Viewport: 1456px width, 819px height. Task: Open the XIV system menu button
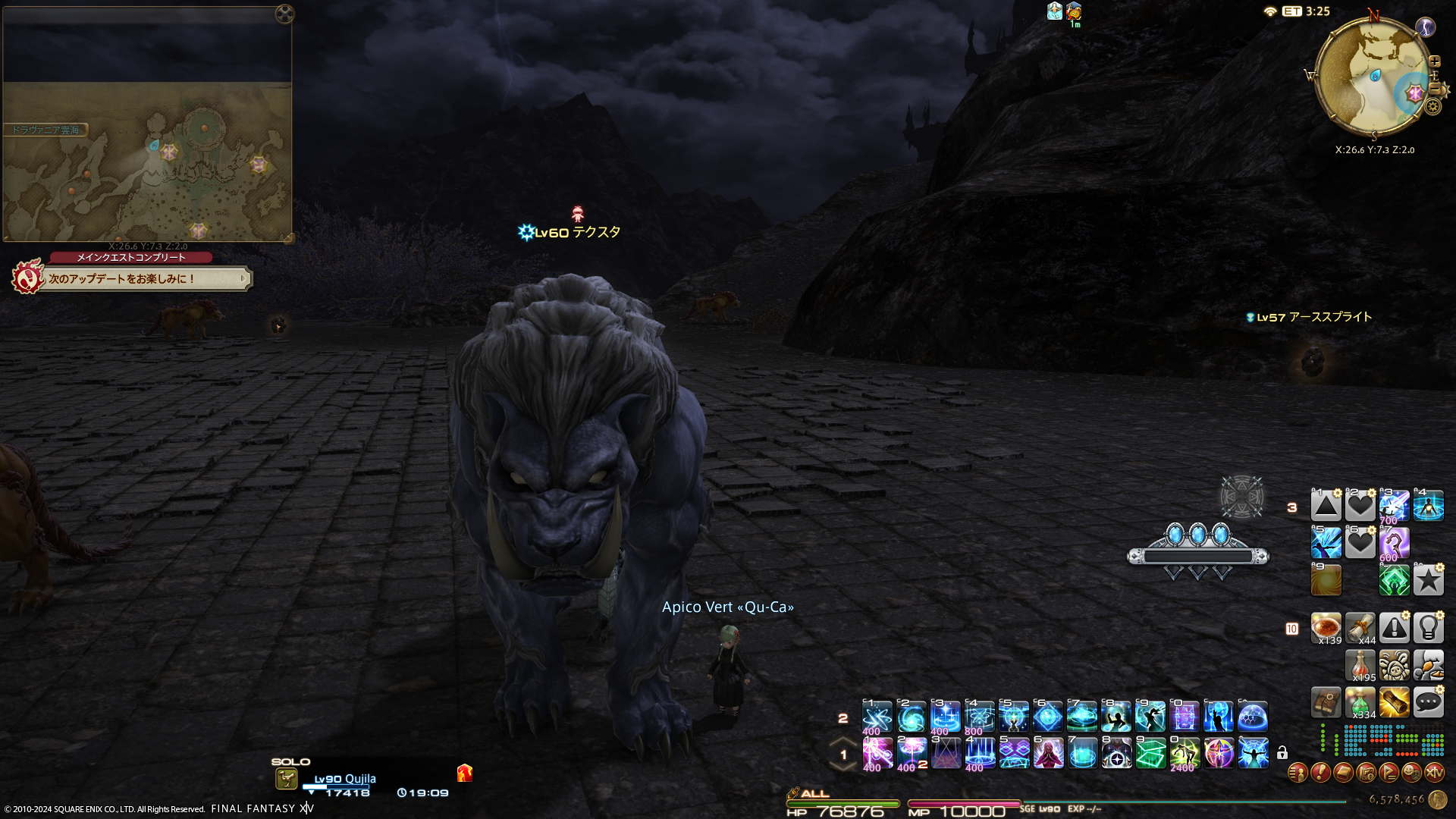[1434, 773]
